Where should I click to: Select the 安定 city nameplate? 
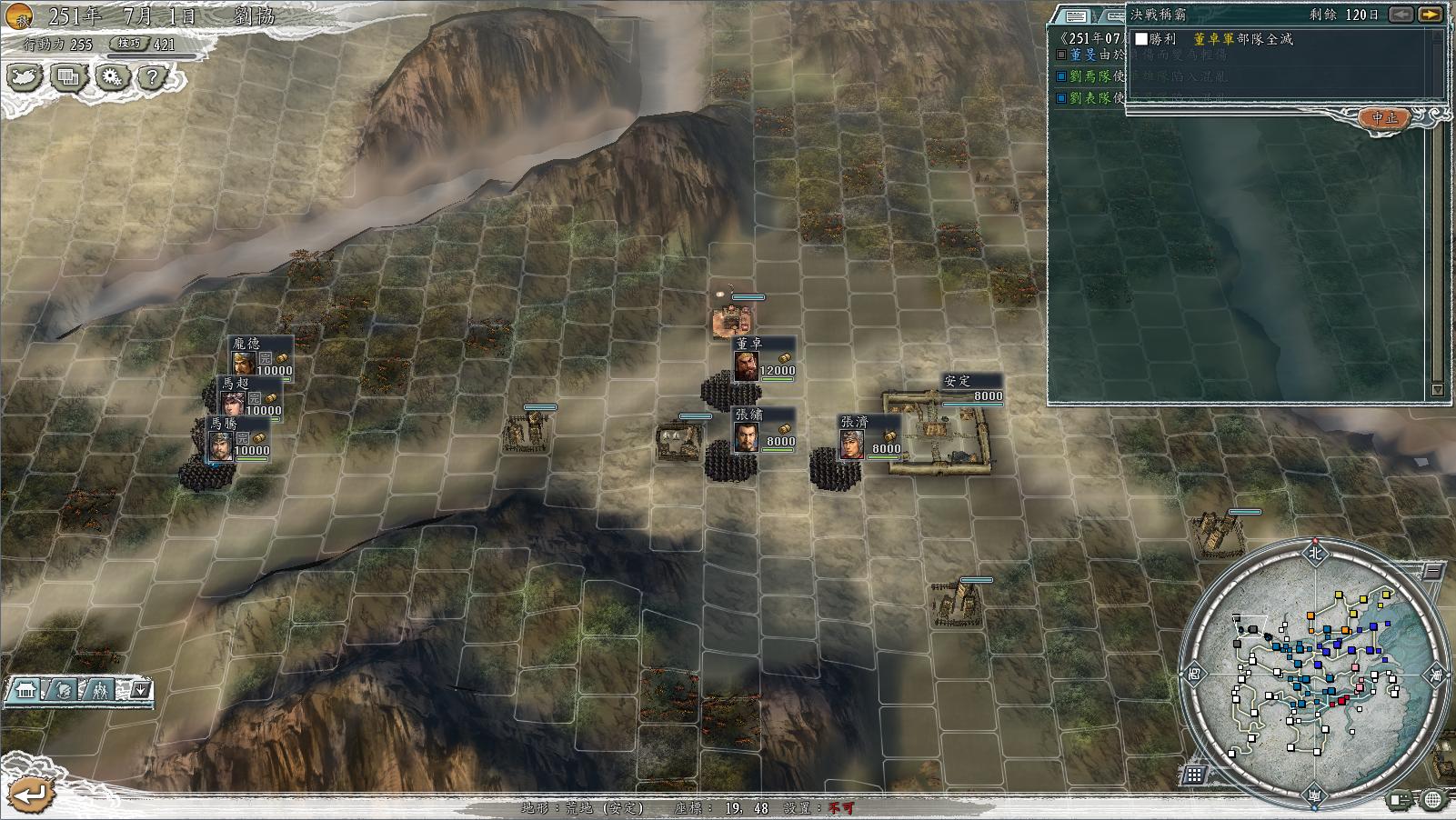(957, 381)
